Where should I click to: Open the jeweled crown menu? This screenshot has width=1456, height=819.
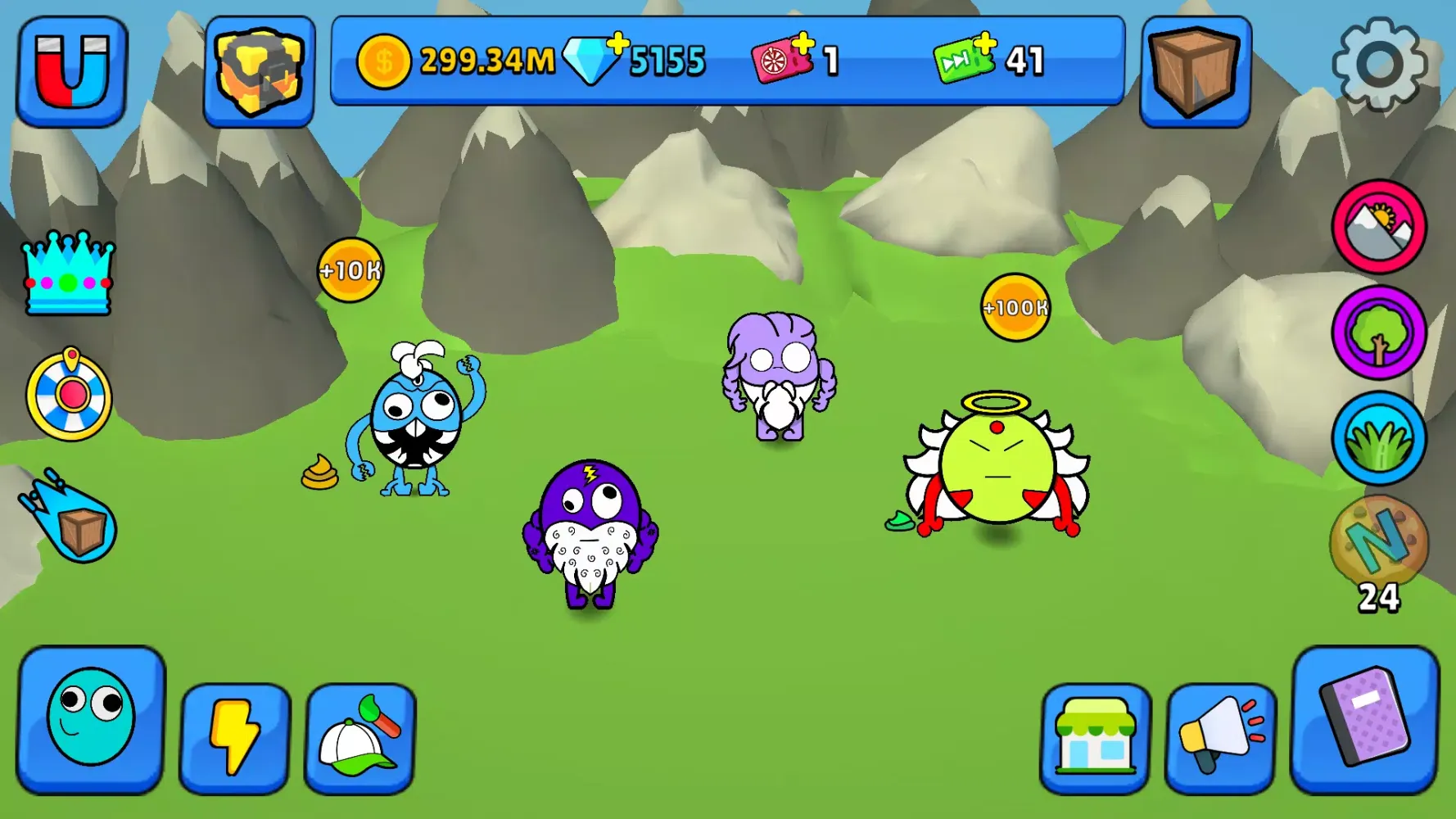click(x=69, y=274)
